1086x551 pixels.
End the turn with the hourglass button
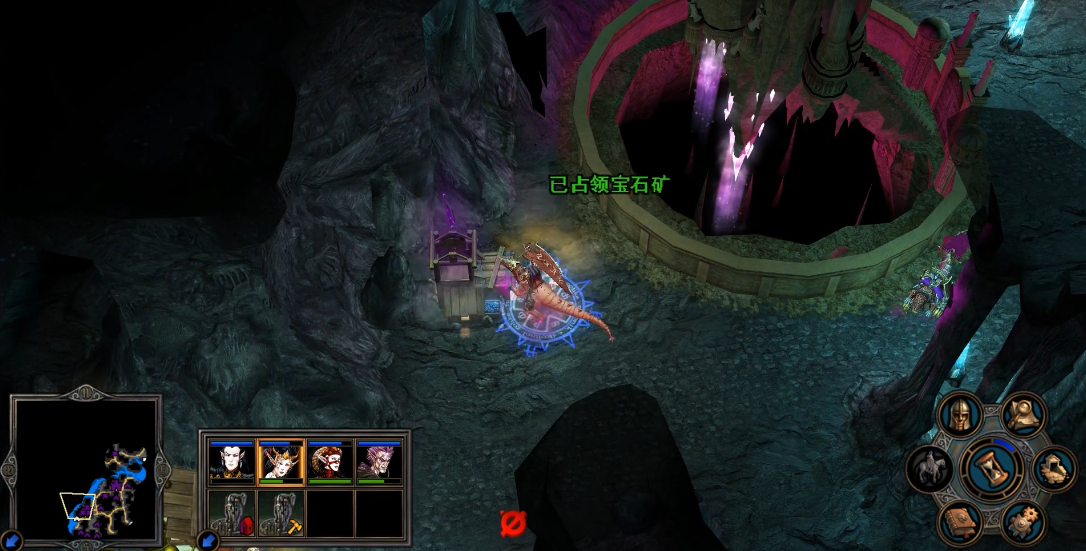coord(992,469)
